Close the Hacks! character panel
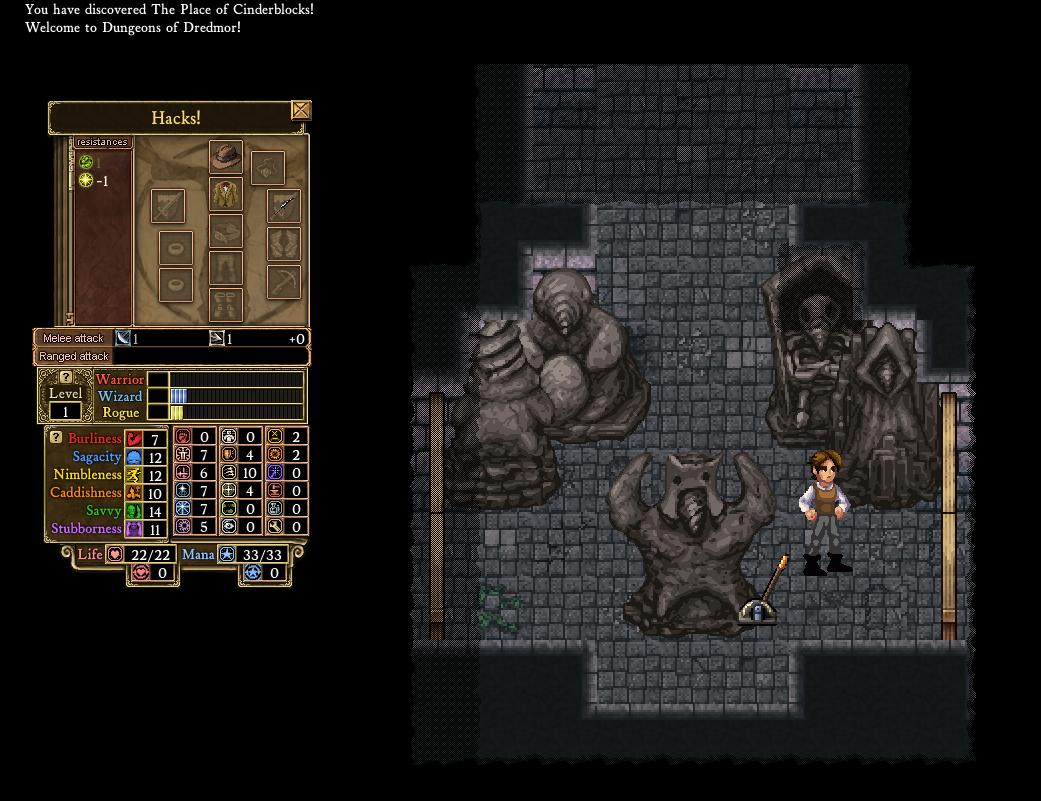1041x801 pixels. (x=301, y=110)
